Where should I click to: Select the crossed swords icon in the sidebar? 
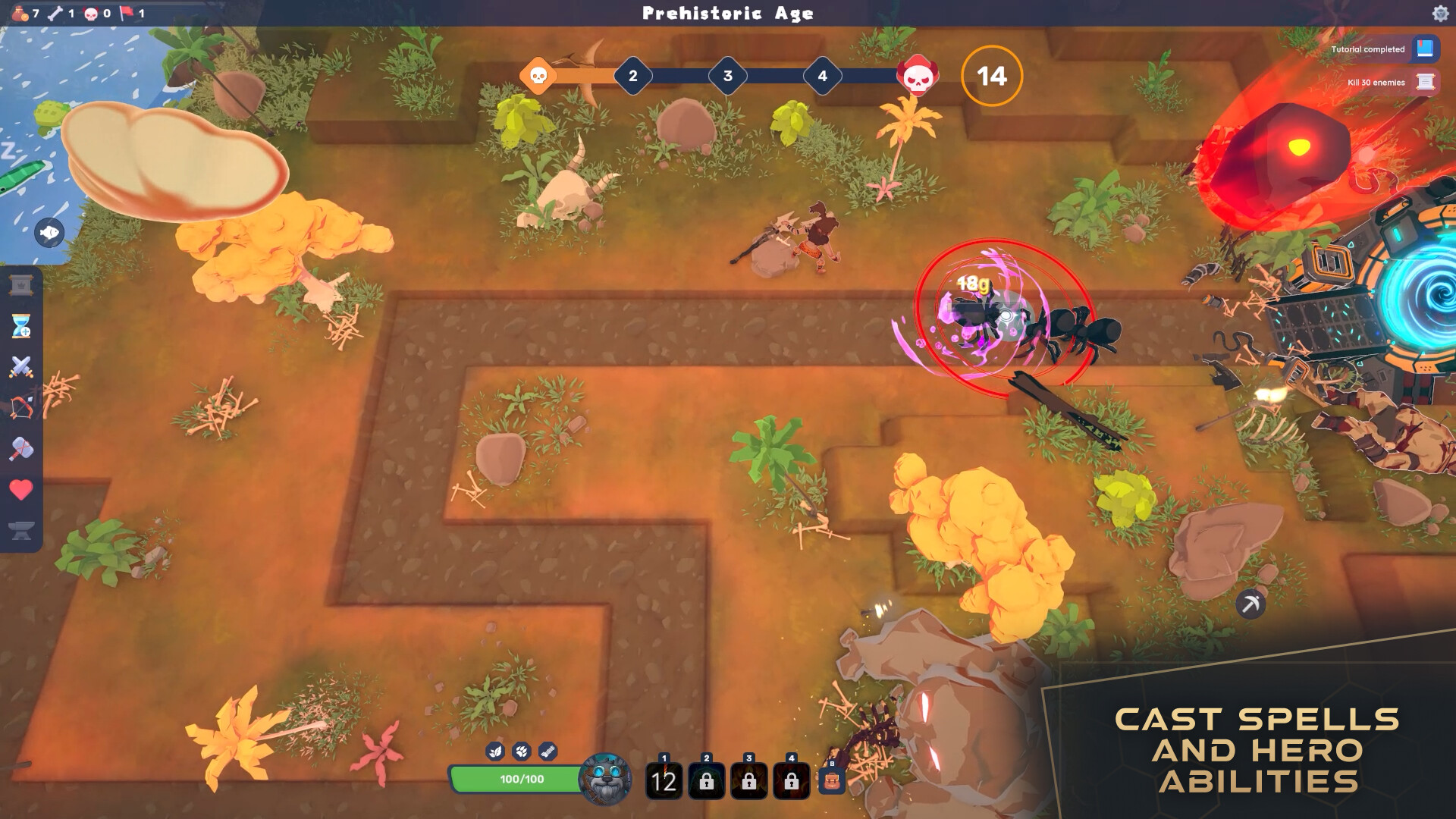pyautogui.click(x=21, y=366)
